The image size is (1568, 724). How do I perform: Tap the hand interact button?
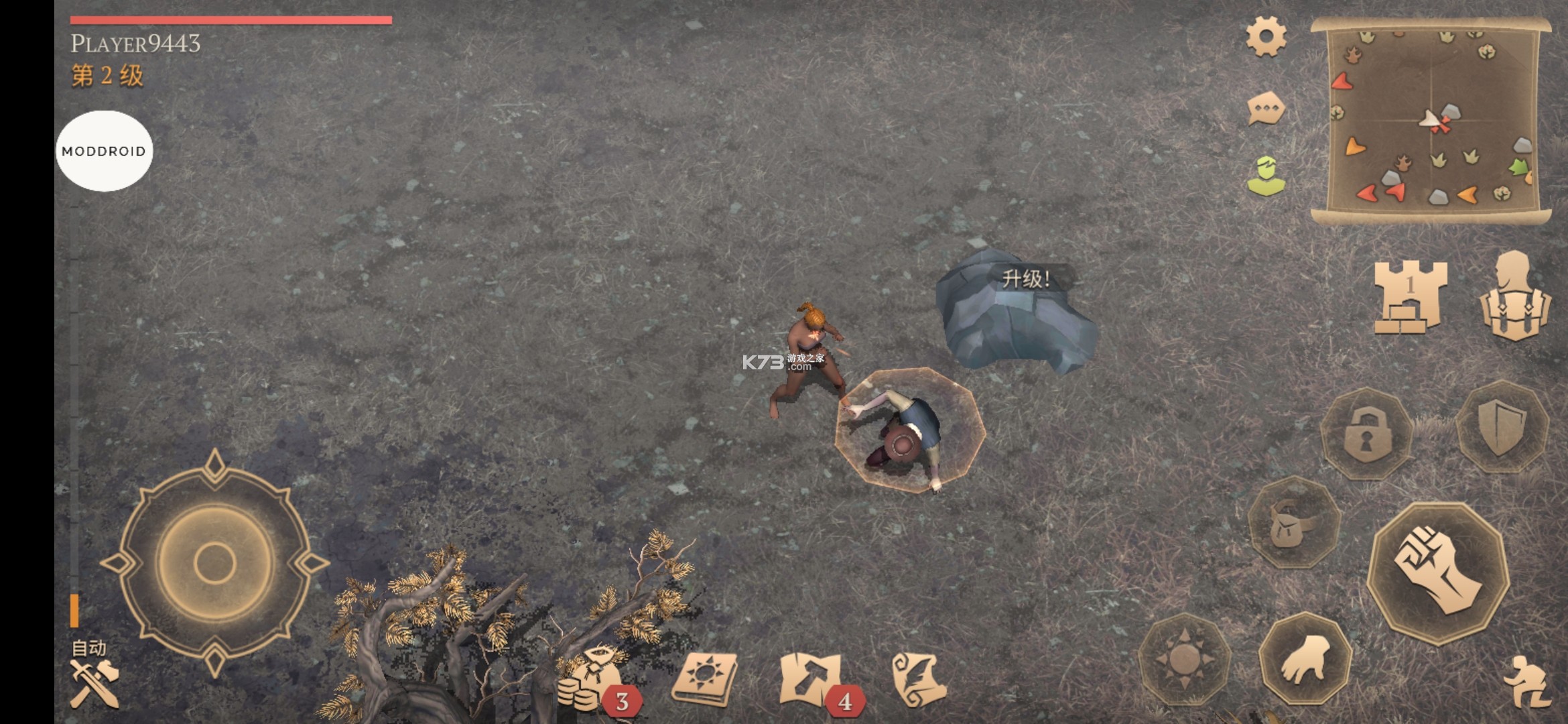(x=1305, y=659)
